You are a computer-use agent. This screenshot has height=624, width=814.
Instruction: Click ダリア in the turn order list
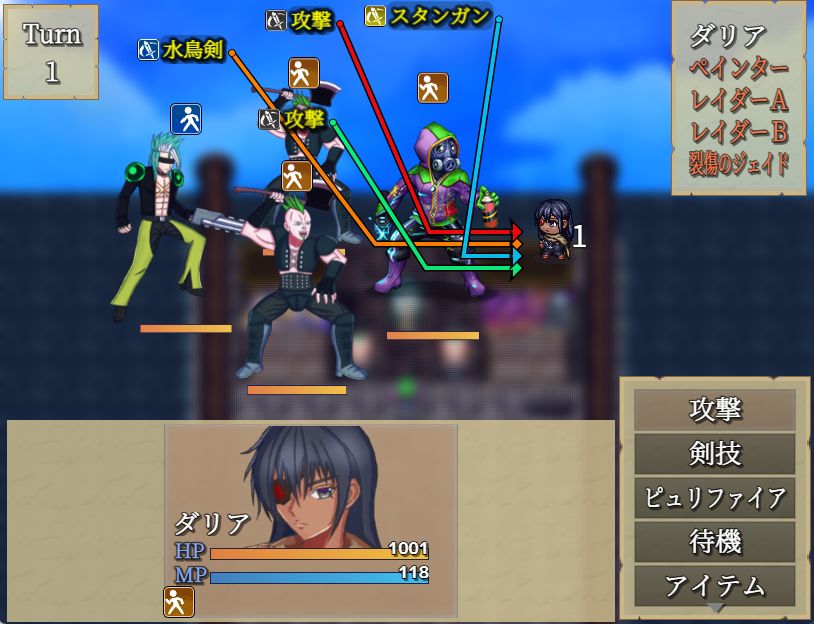point(727,38)
